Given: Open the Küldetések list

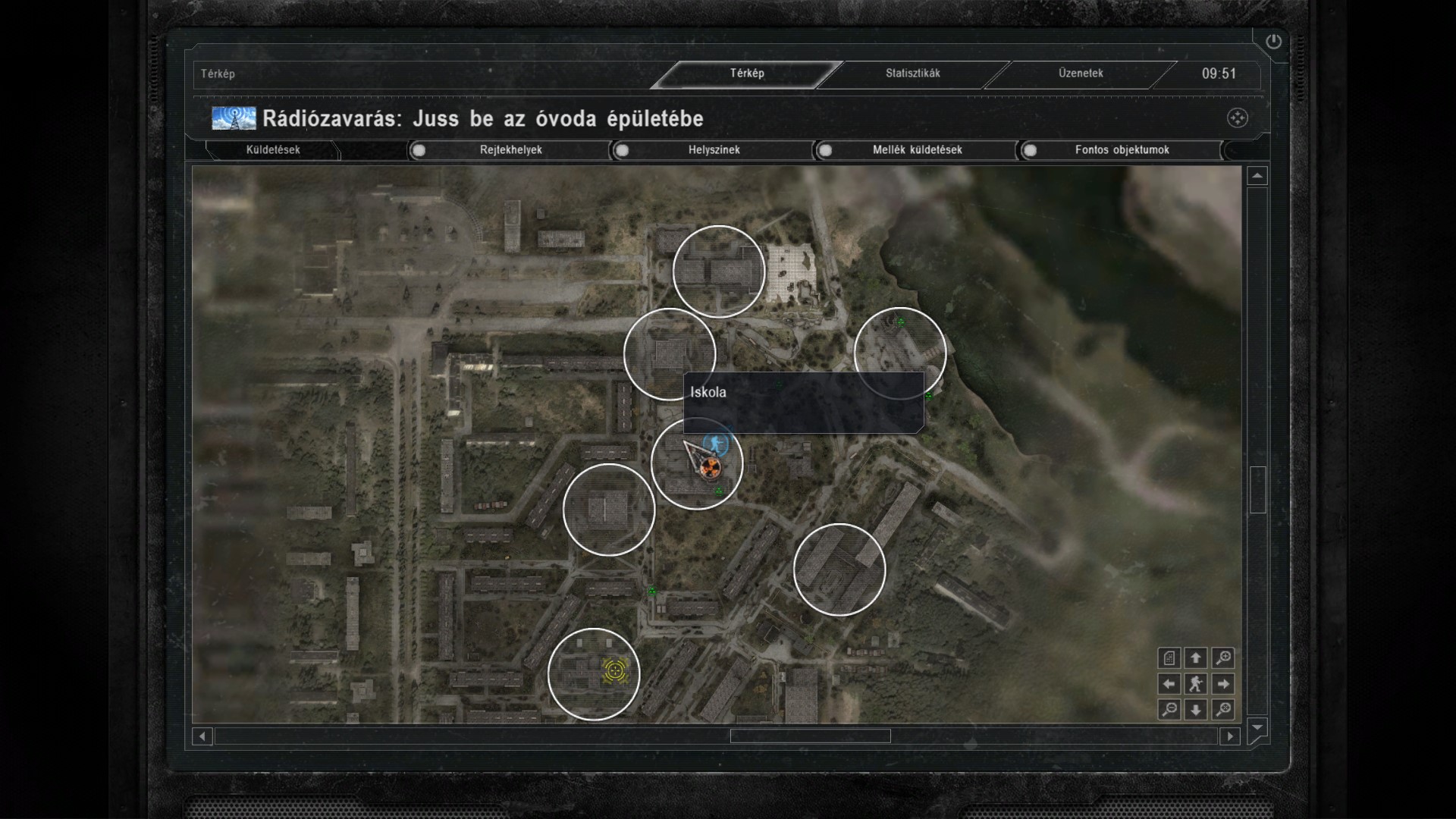Looking at the screenshot, I should [273, 150].
